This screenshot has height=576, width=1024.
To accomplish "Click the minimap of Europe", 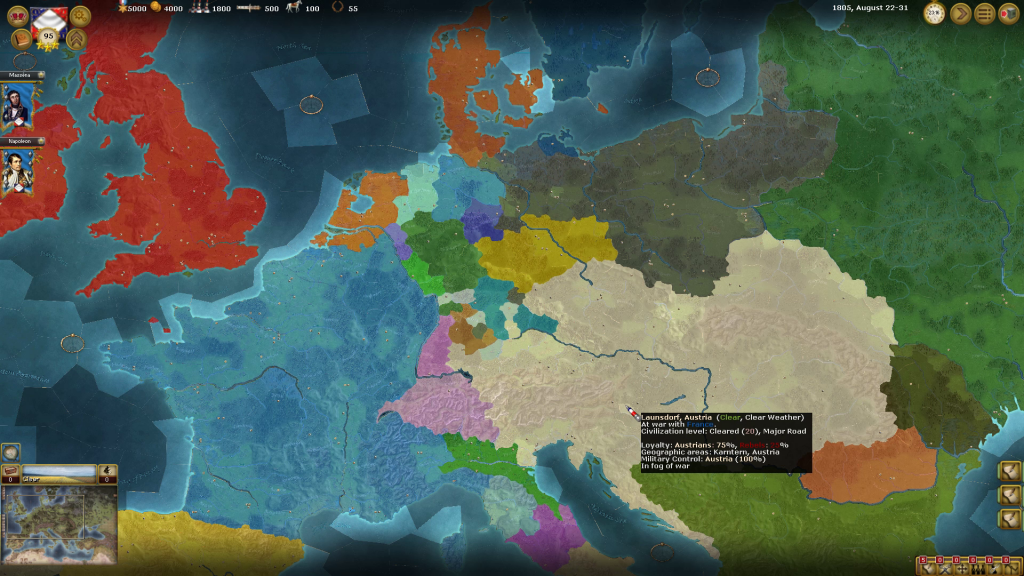I will [60, 525].
